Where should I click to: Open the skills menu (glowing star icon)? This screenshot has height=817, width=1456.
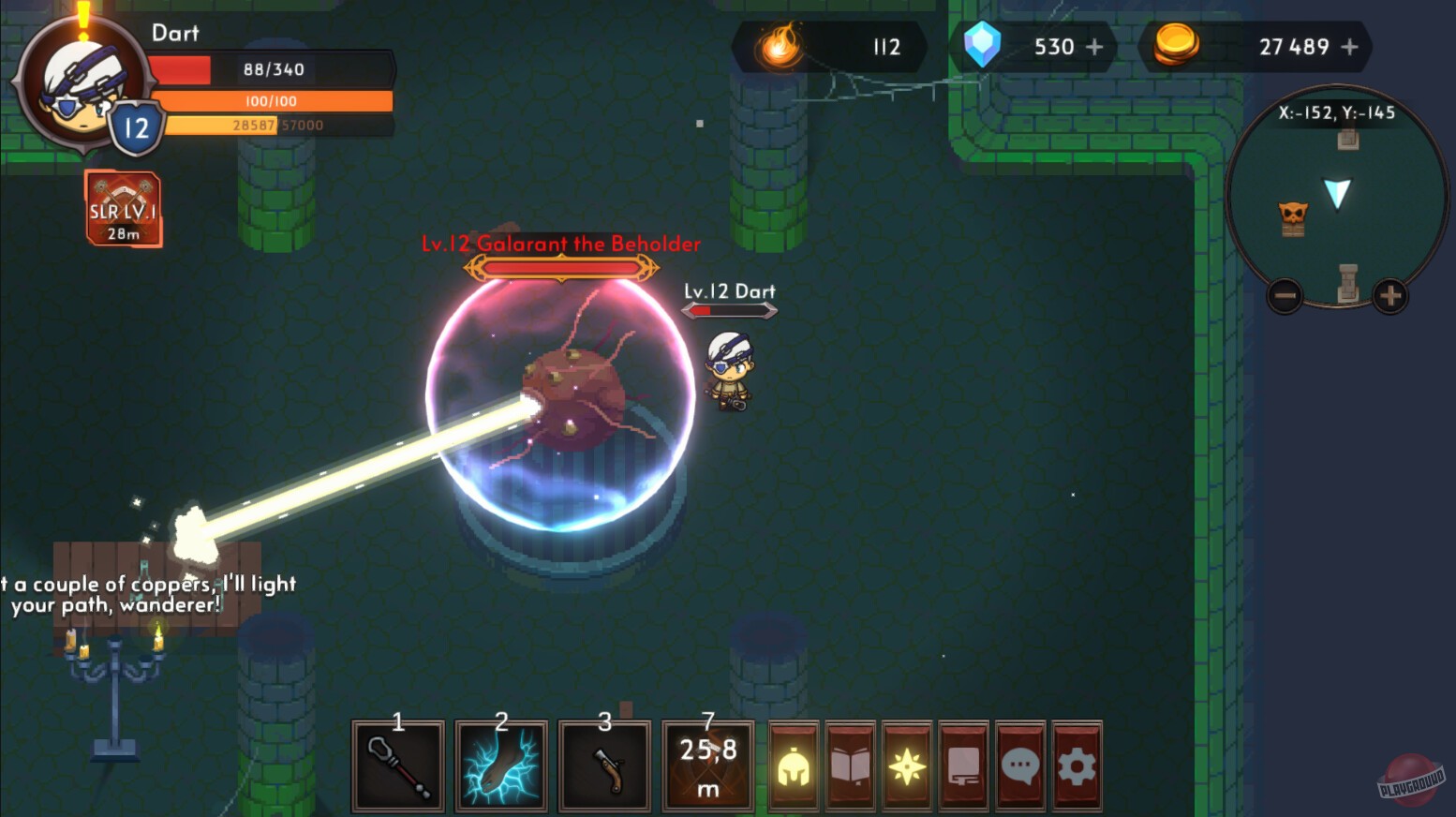click(x=907, y=765)
